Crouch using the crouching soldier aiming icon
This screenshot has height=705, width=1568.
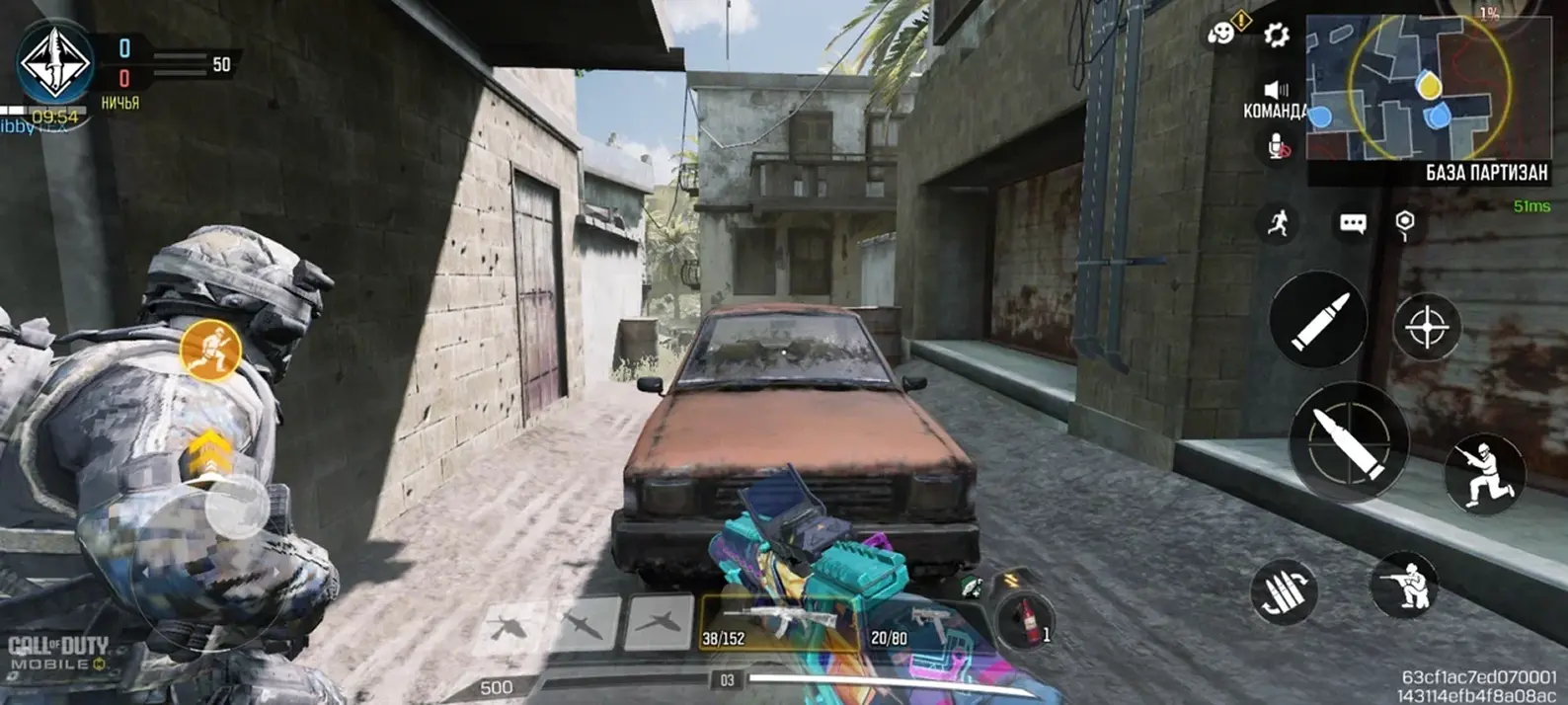tap(1405, 585)
